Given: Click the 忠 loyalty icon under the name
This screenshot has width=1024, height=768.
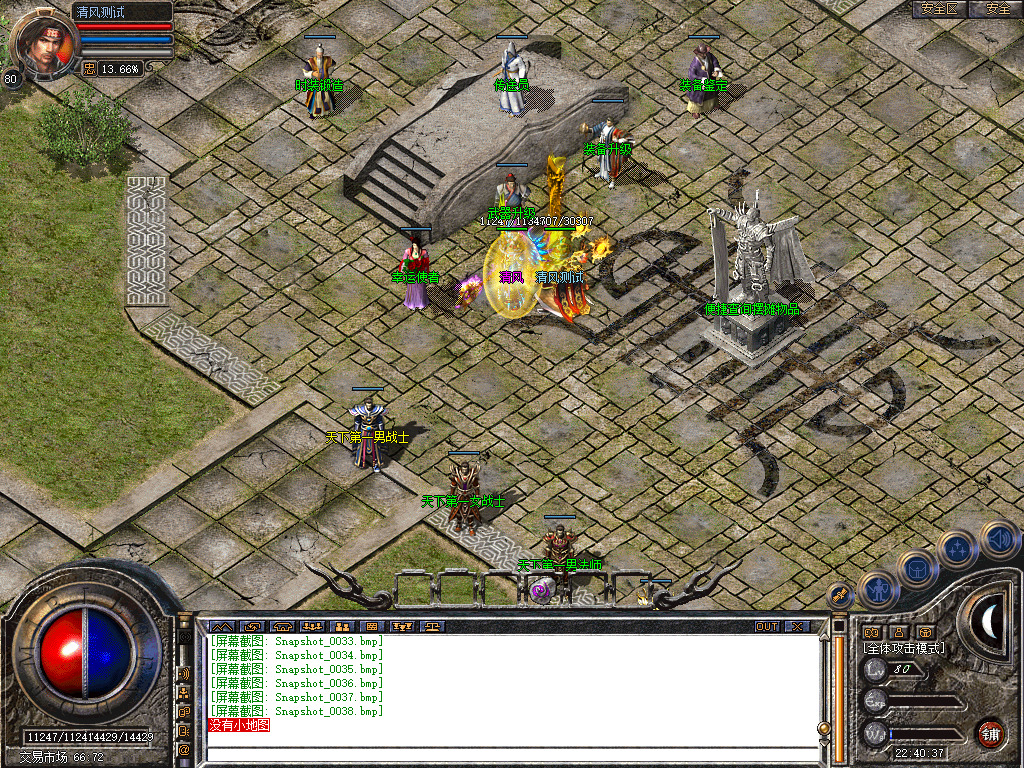Looking at the screenshot, I should pyautogui.click(x=89, y=69).
